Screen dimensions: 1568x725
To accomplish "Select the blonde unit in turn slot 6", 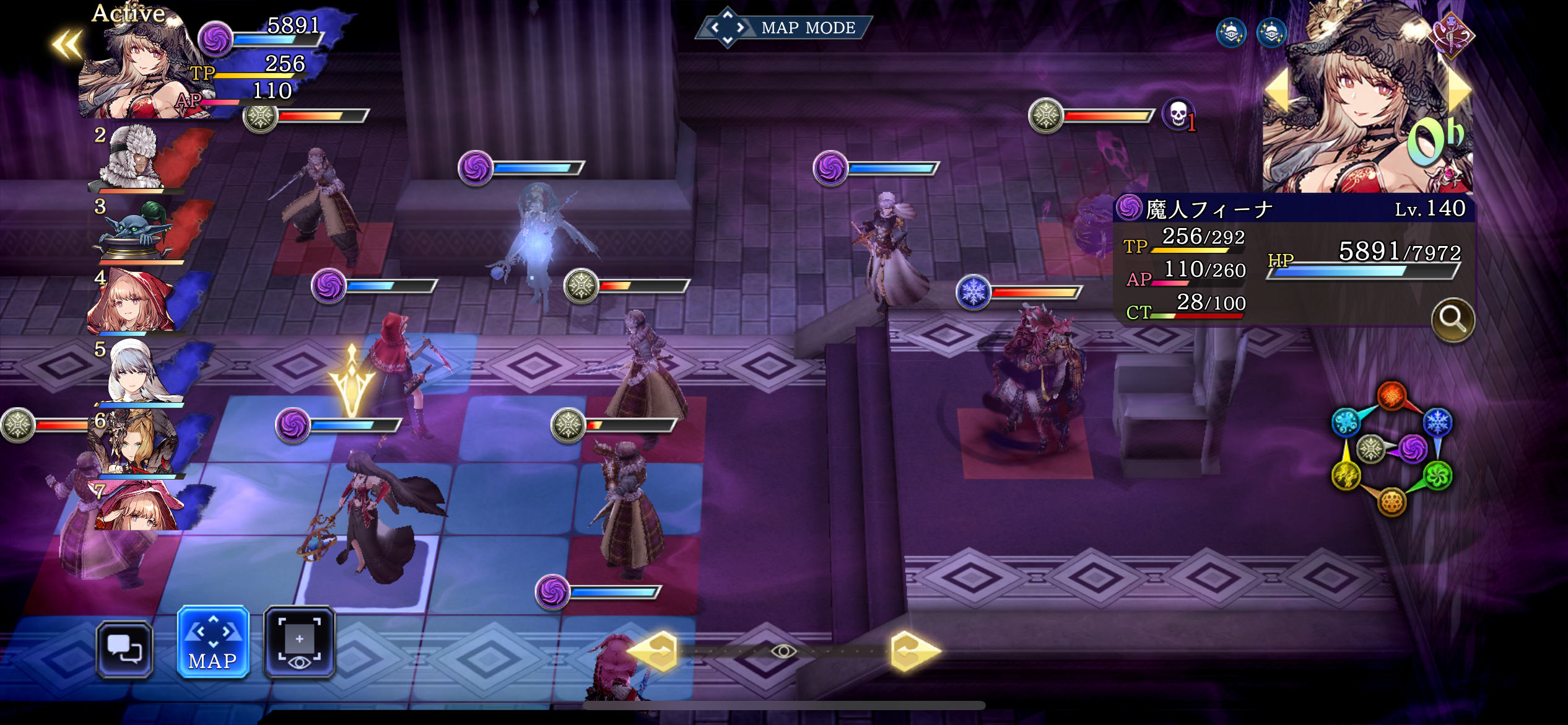I will (137, 442).
